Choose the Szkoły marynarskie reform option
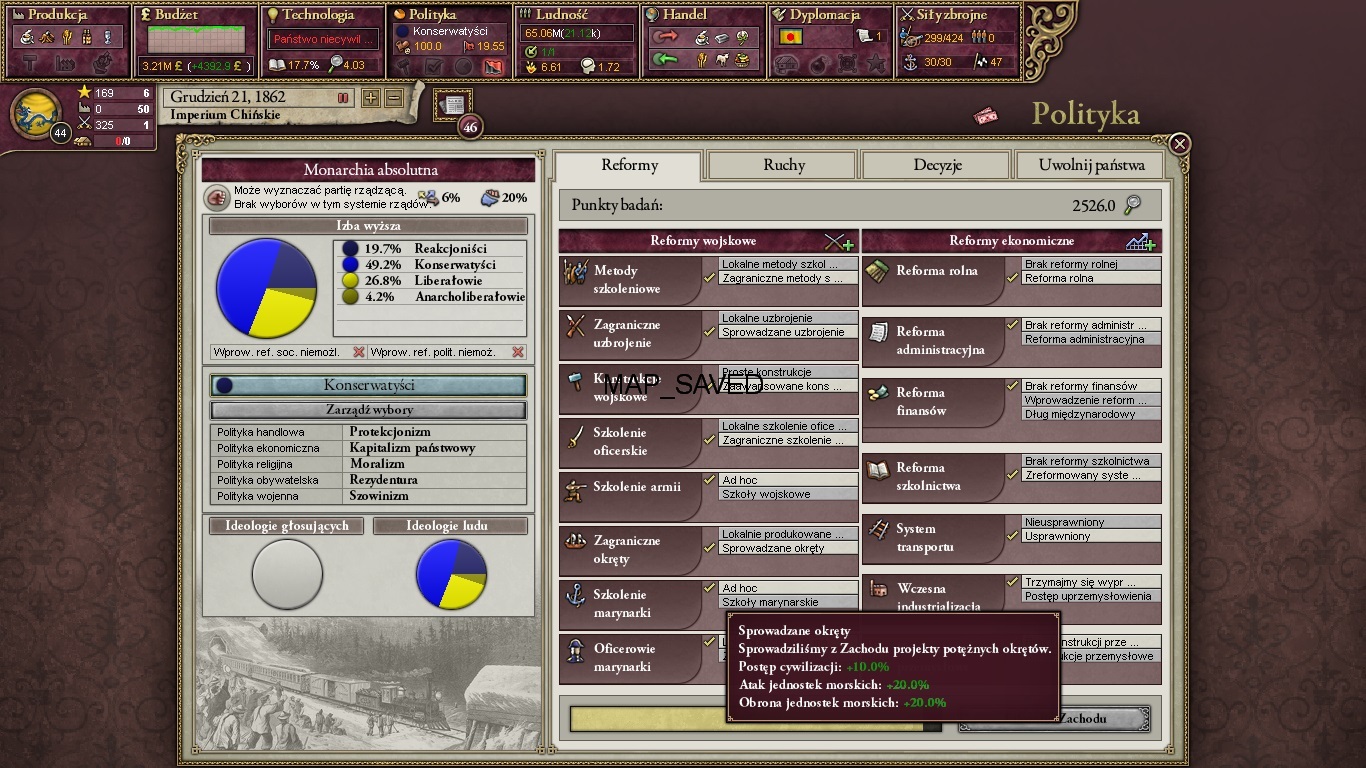This screenshot has height=768, width=1366. [x=788, y=603]
